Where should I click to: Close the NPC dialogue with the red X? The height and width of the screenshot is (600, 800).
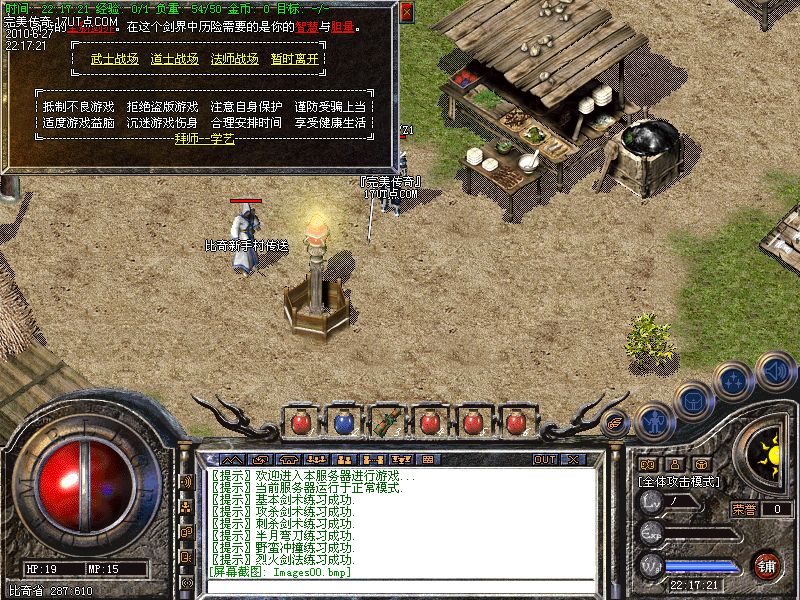coord(406,14)
